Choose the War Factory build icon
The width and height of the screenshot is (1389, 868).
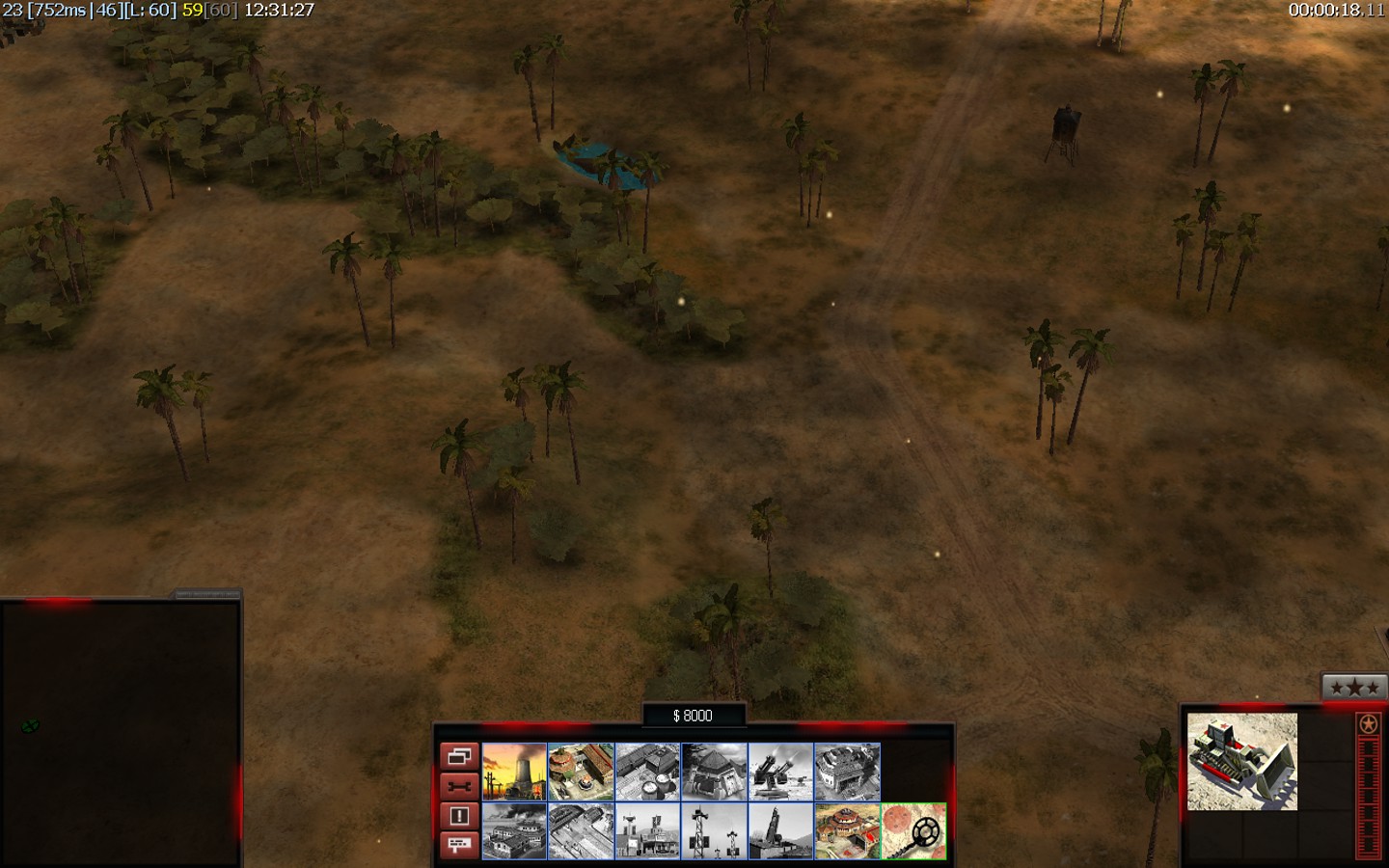pos(847,772)
